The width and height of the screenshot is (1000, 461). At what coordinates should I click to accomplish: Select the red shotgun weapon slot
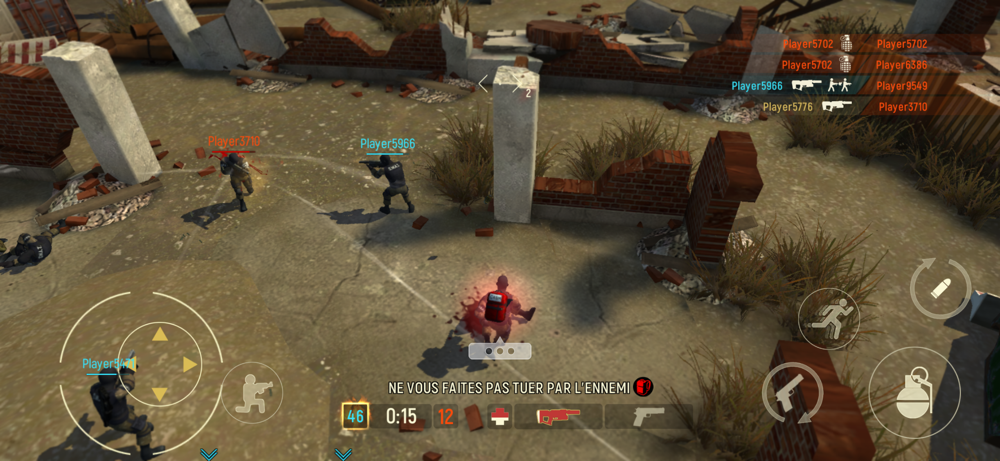558,416
